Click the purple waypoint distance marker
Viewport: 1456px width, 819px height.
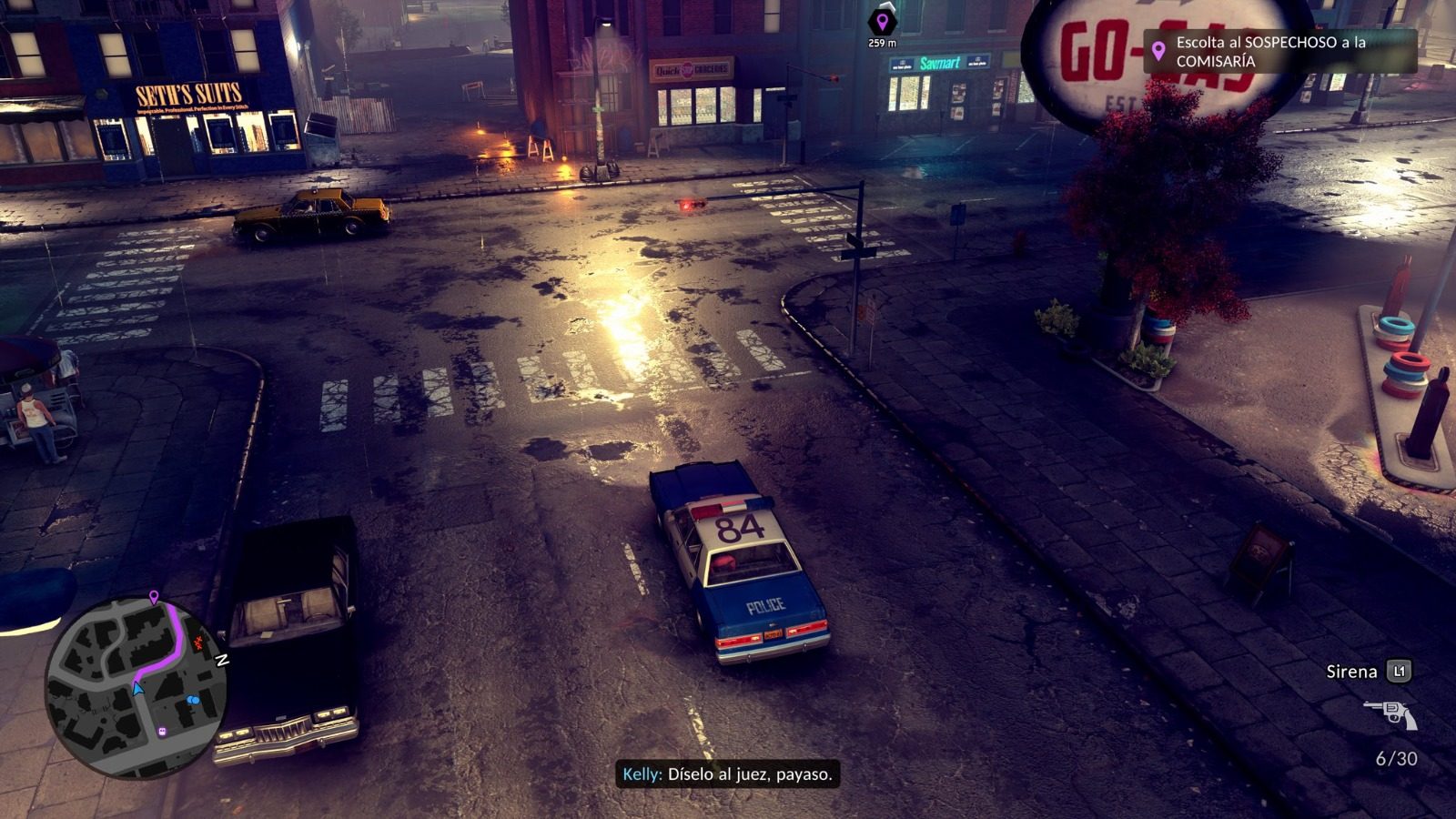click(881, 24)
